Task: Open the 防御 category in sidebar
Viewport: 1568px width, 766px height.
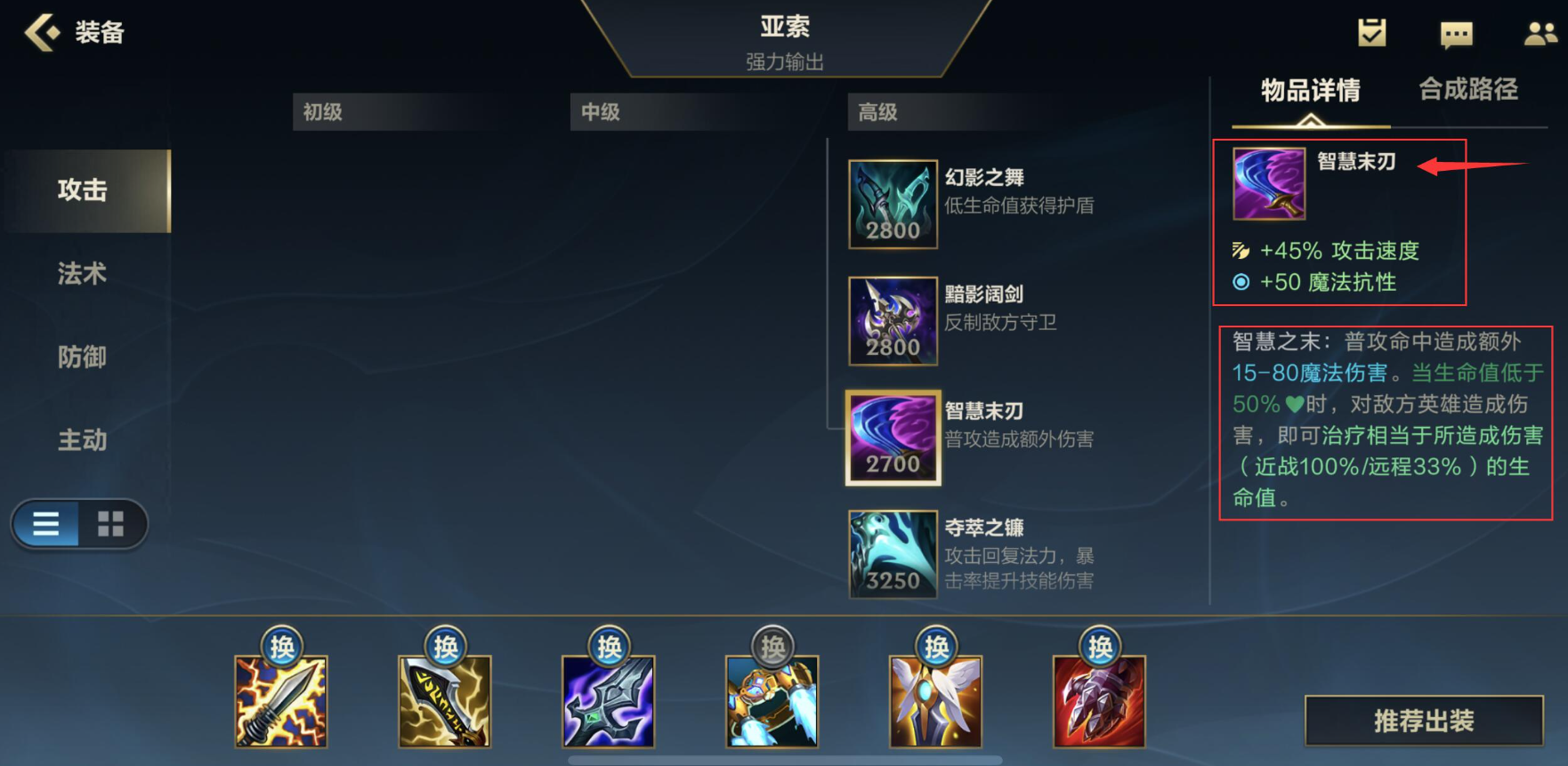Action: pyautogui.click(x=81, y=357)
